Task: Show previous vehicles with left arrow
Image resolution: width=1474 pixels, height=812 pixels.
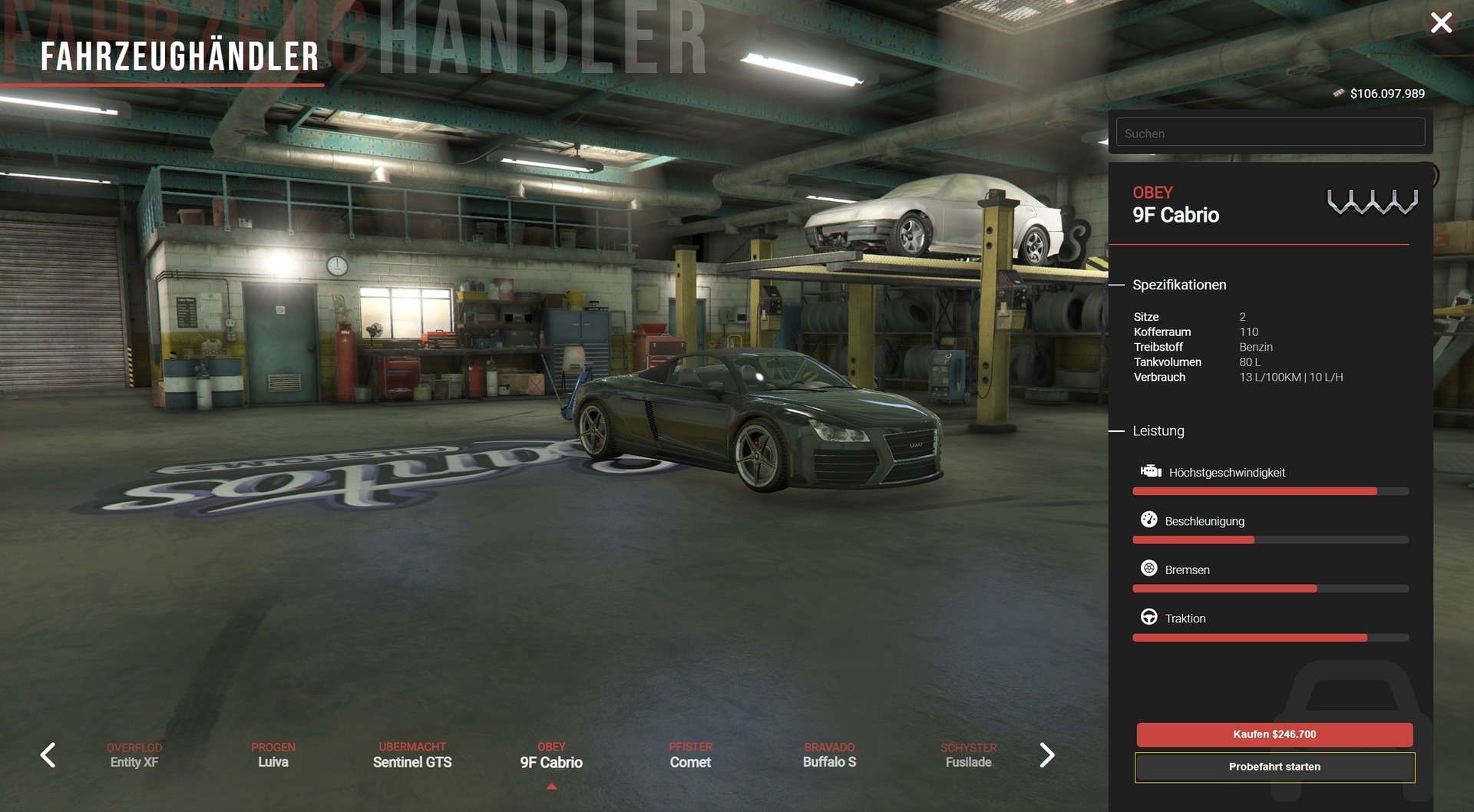Action: (x=48, y=755)
